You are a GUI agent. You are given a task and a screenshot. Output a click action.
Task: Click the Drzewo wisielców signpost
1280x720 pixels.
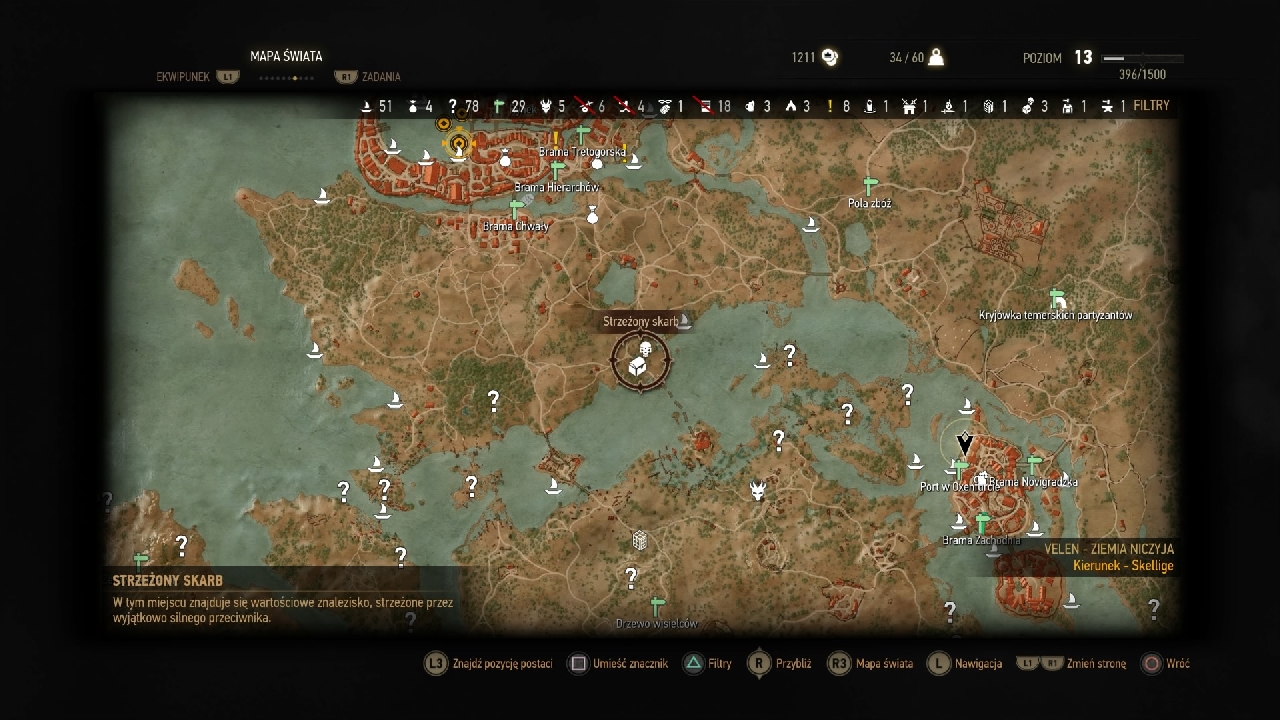(657, 607)
